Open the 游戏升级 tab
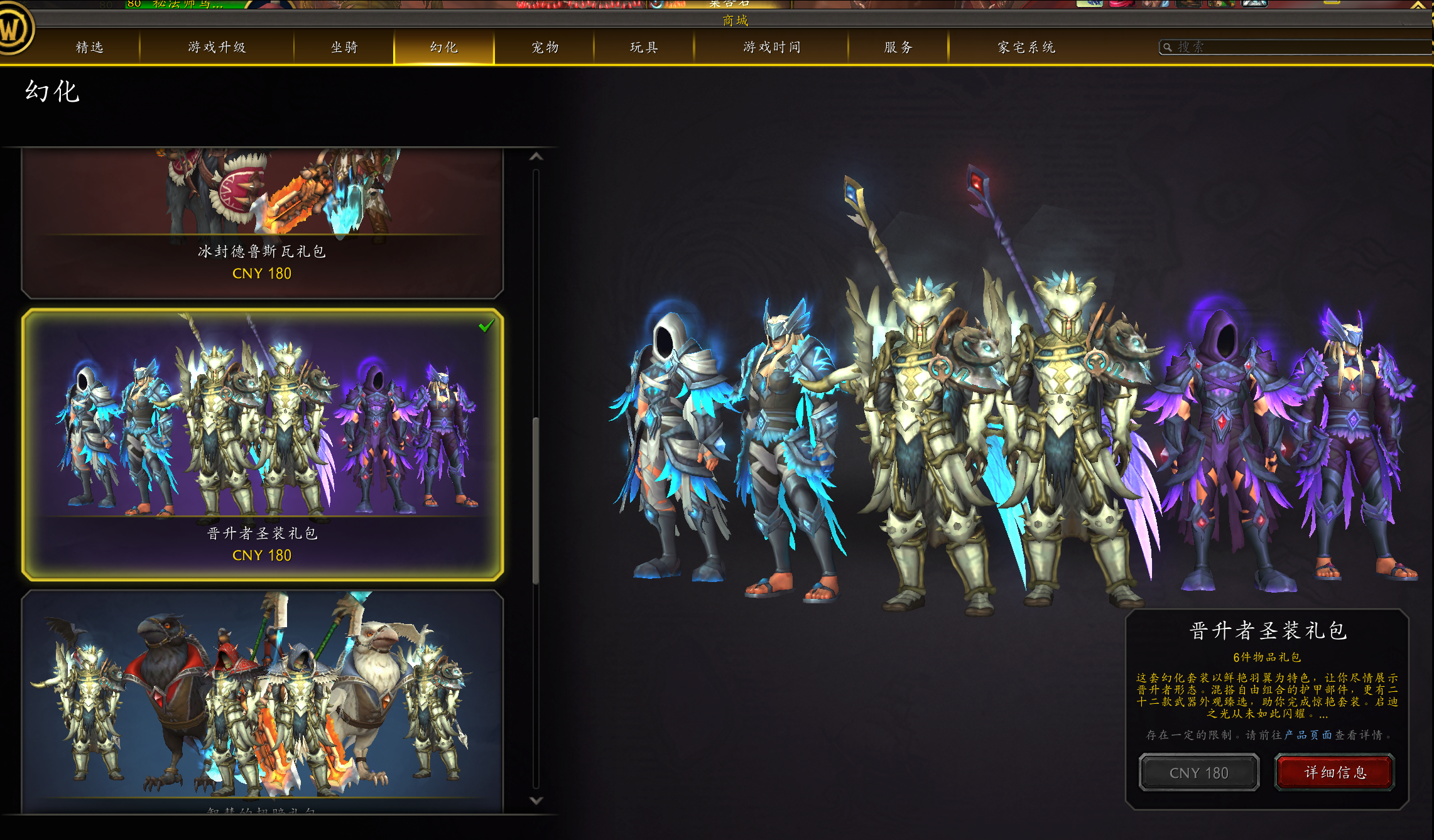This screenshot has width=1434, height=840. (x=217, y=47)
